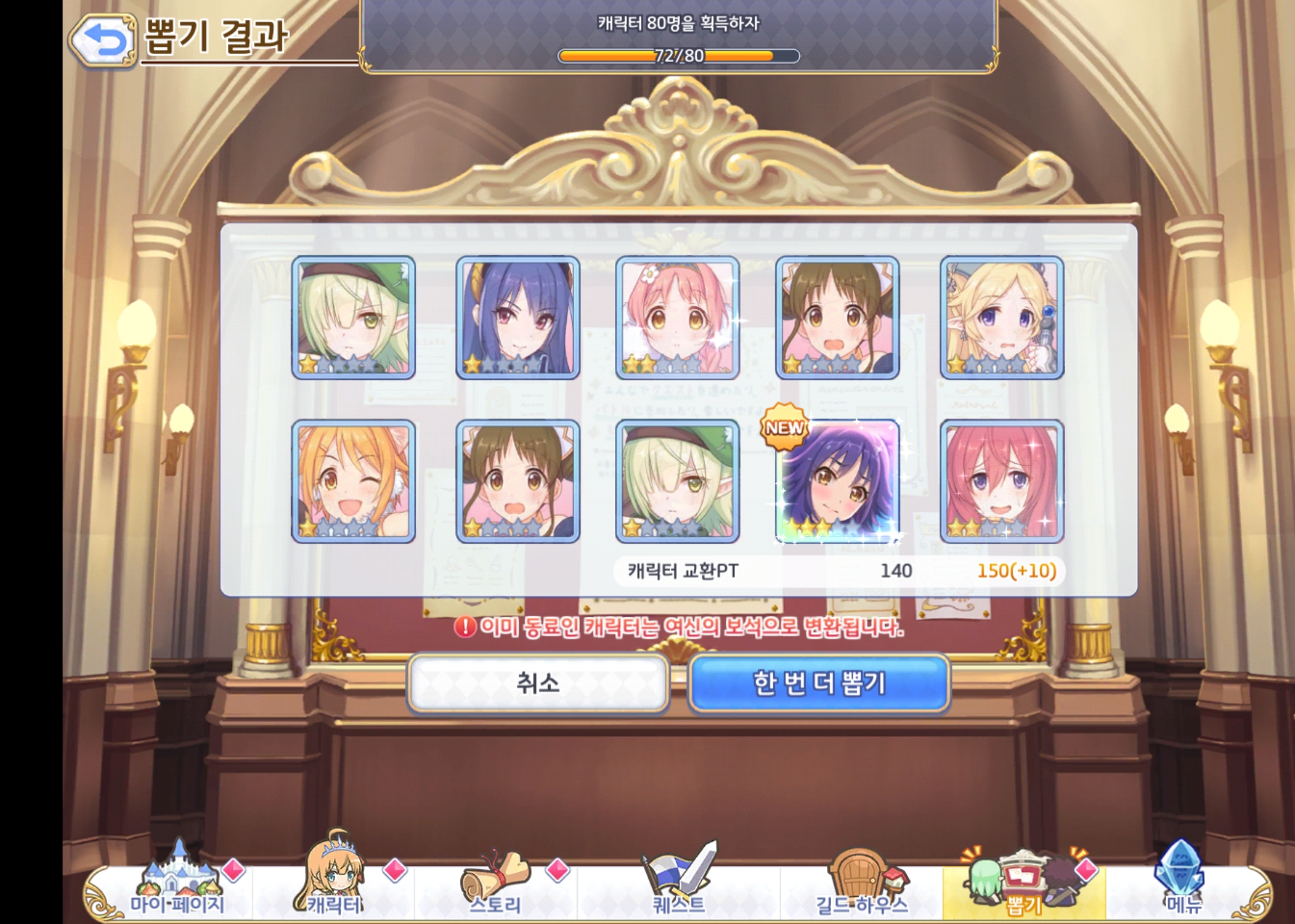The image size is (1295, 924).
Task: Inspect the red-haired two-star character portrait
Action: pos(1002,481)
